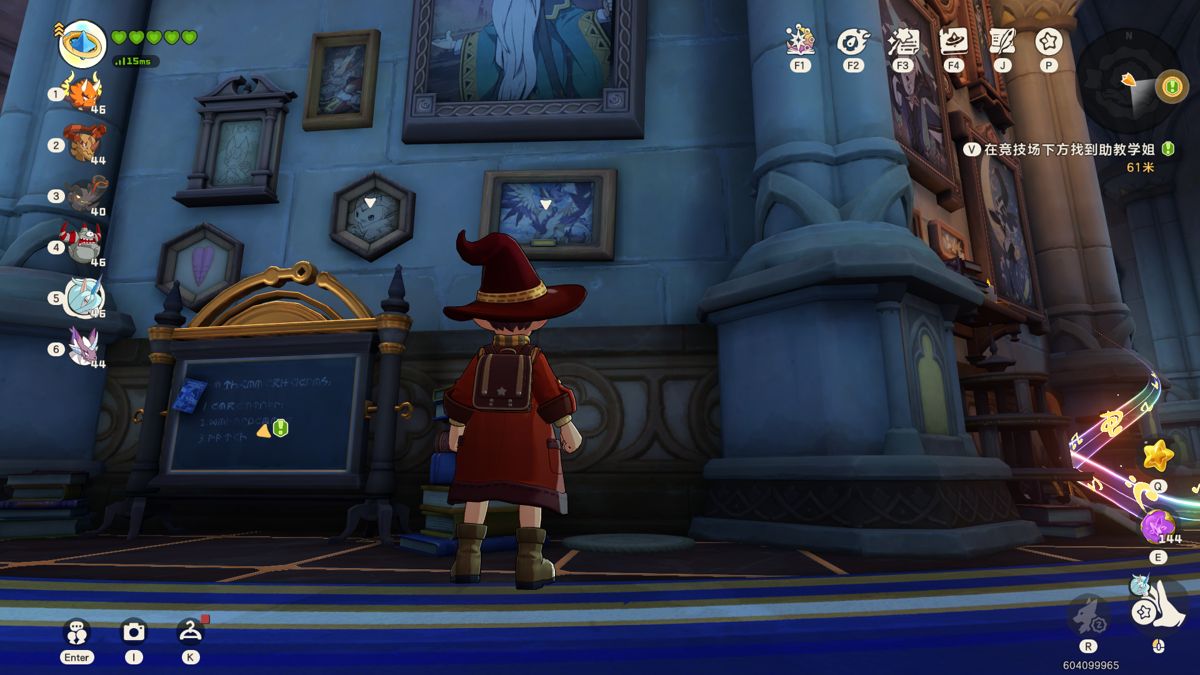Open the scroll and quill journal
The image size is (1200, 675).
tap(1002, 42)
